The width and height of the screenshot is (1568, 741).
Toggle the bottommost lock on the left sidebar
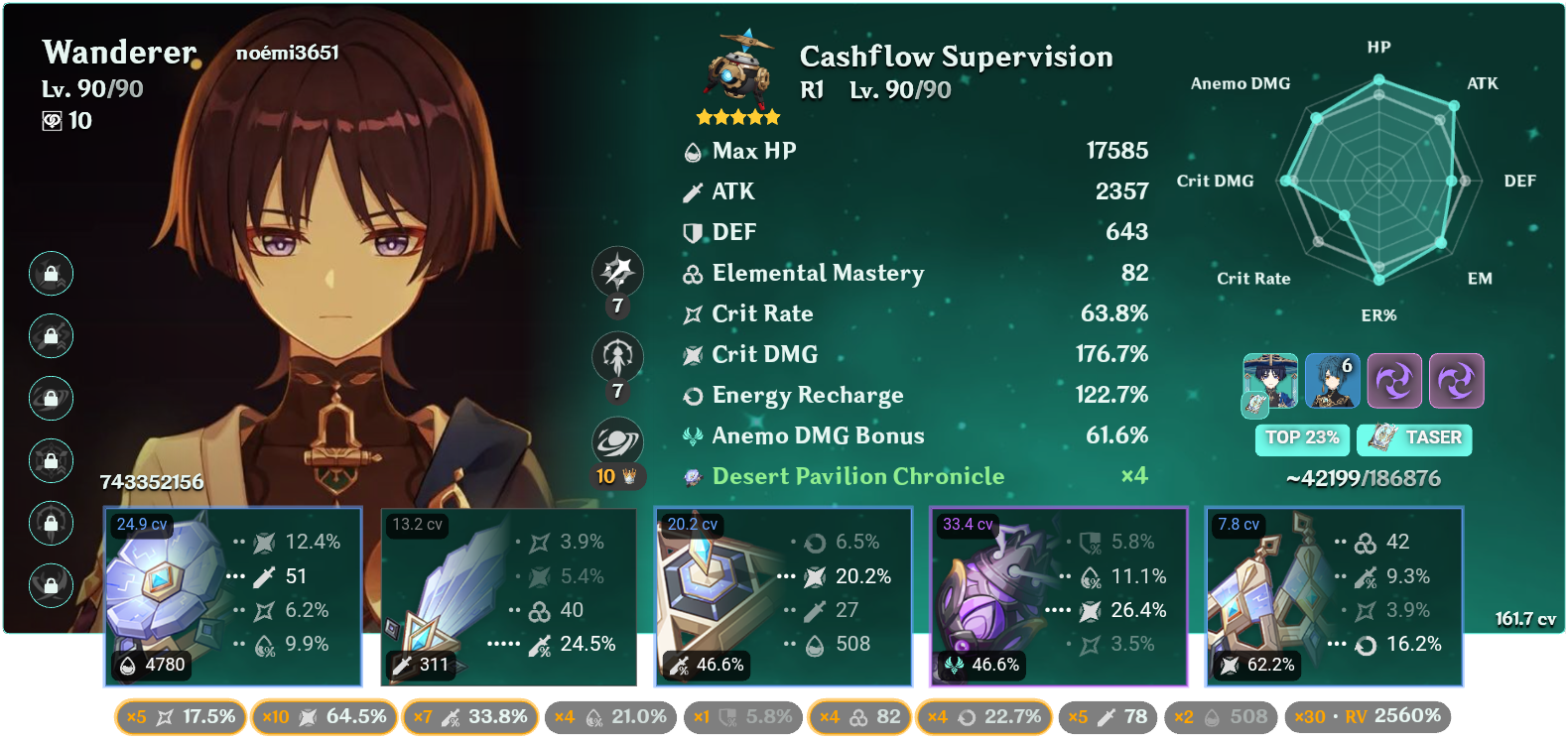point(51,585)
